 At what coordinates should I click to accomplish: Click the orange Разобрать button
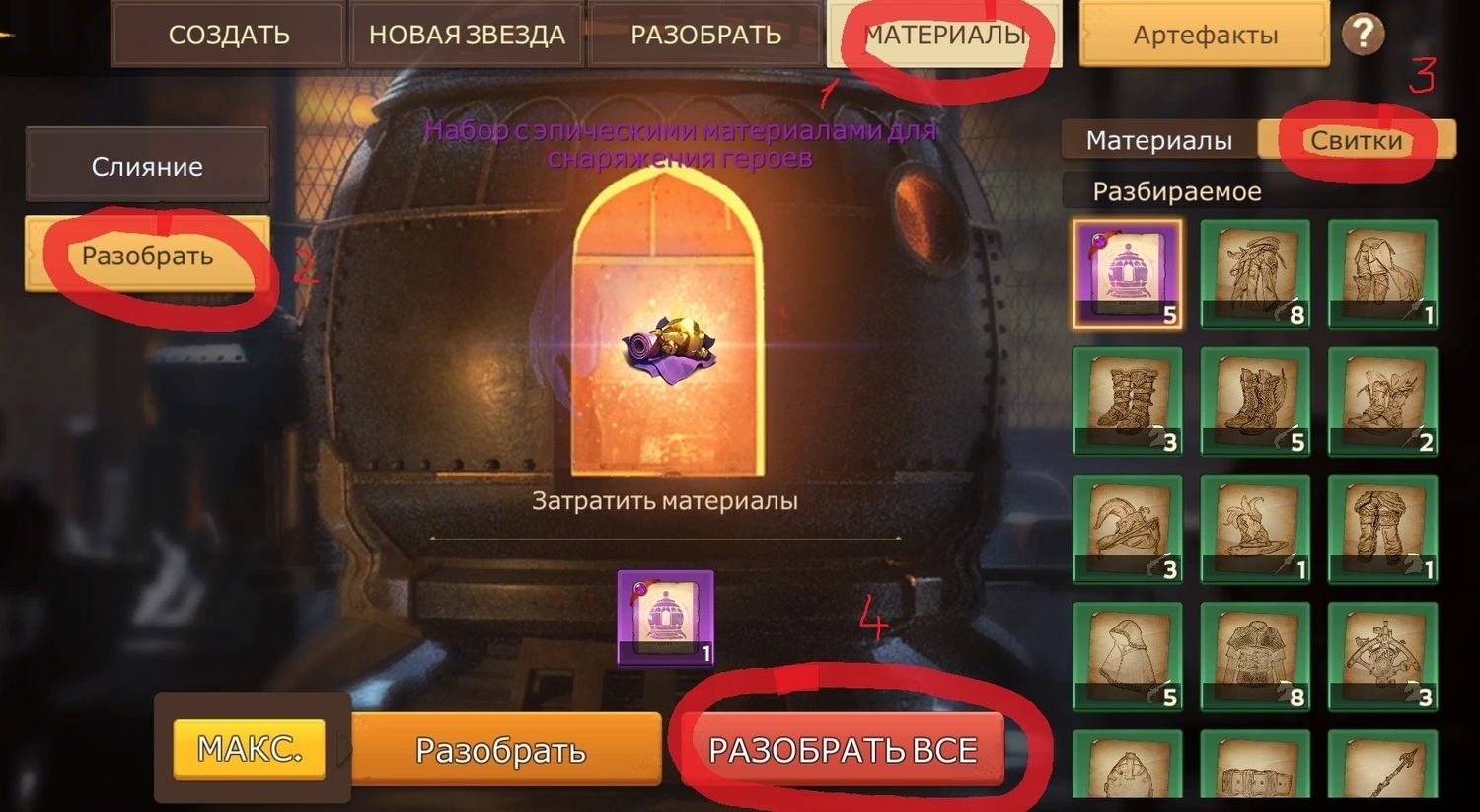click(x=500, y=750)
